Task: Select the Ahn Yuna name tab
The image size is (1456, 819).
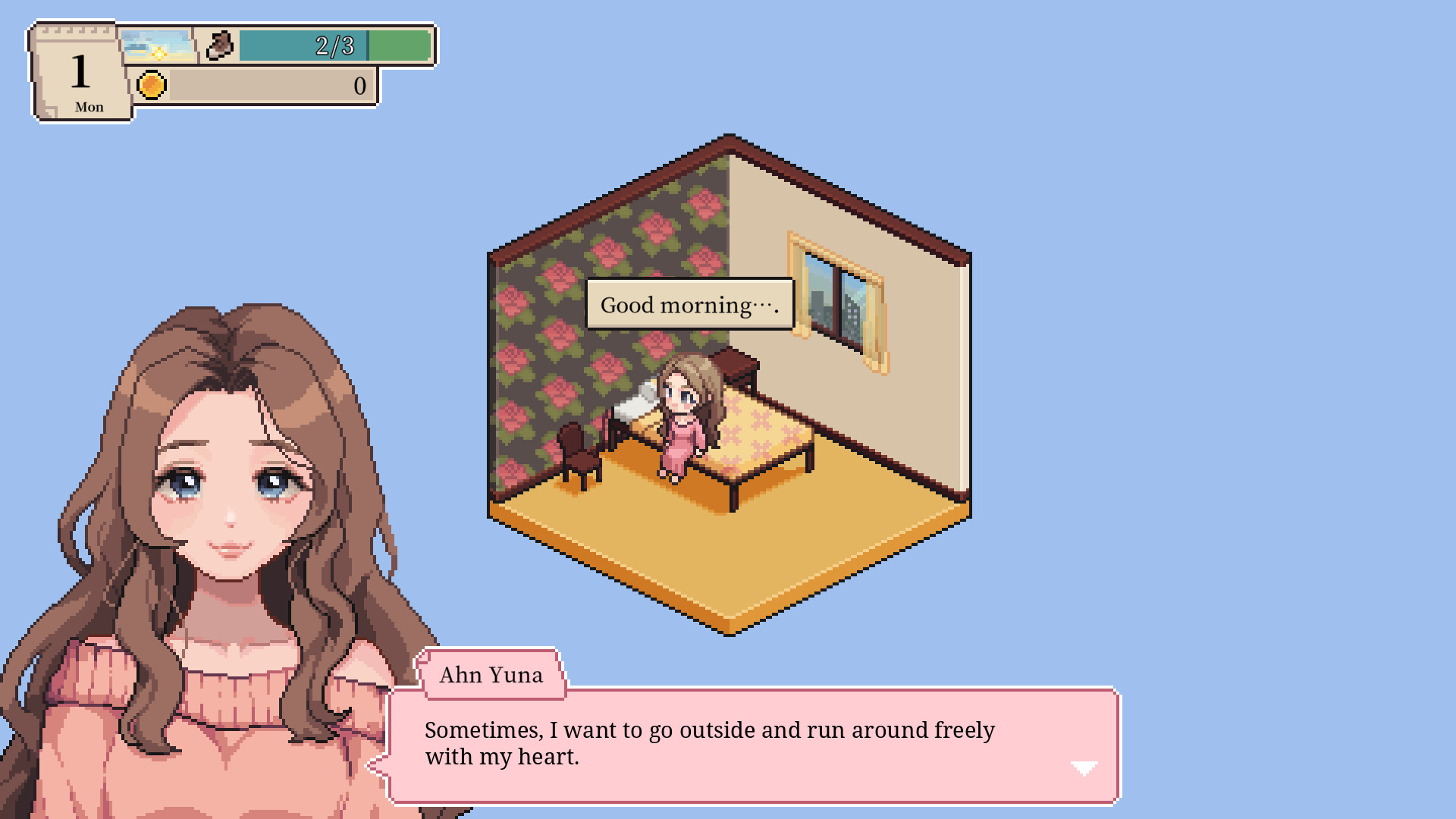Action: tap(490, 675)
